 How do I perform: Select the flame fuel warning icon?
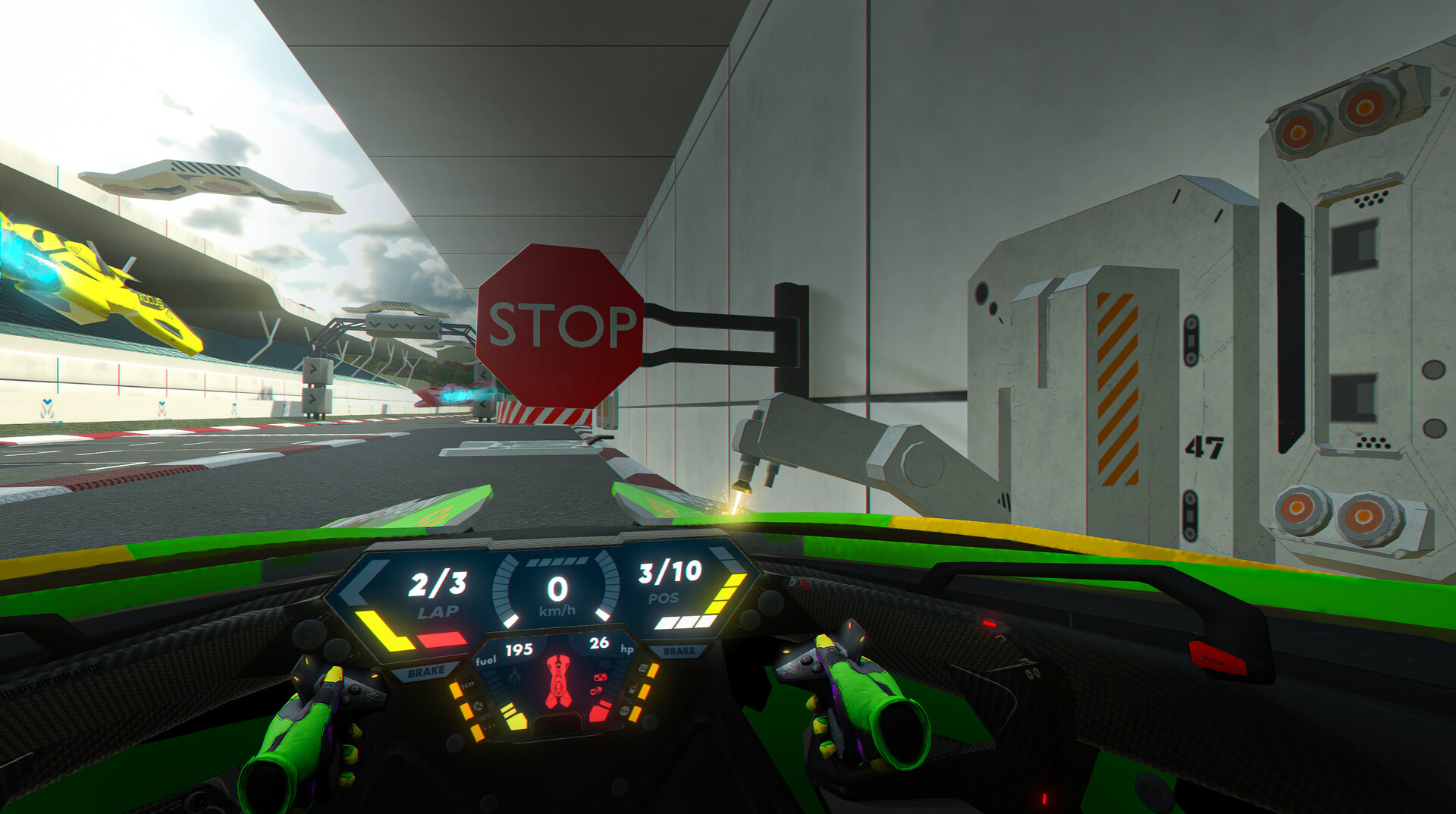point(514,677)
